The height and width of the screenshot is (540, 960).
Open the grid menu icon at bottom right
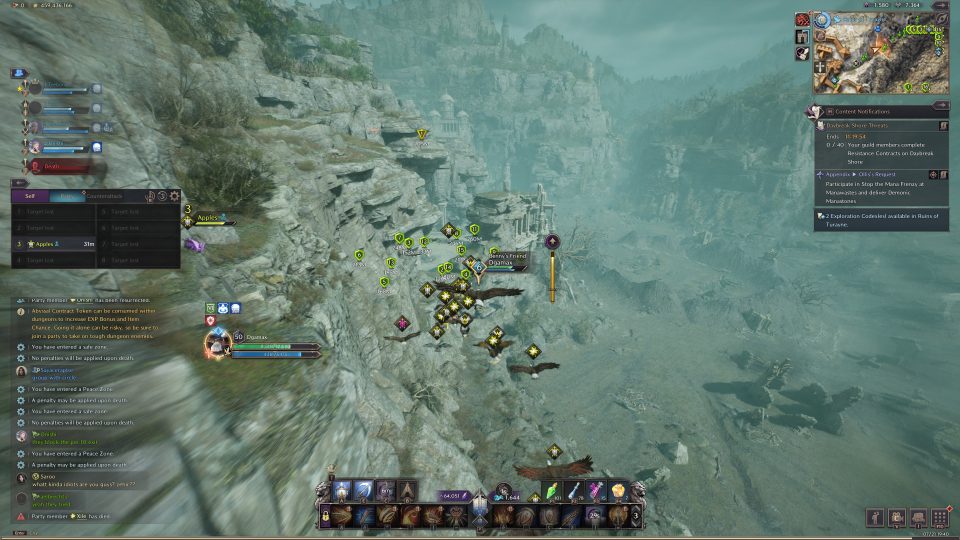[939, 517]
